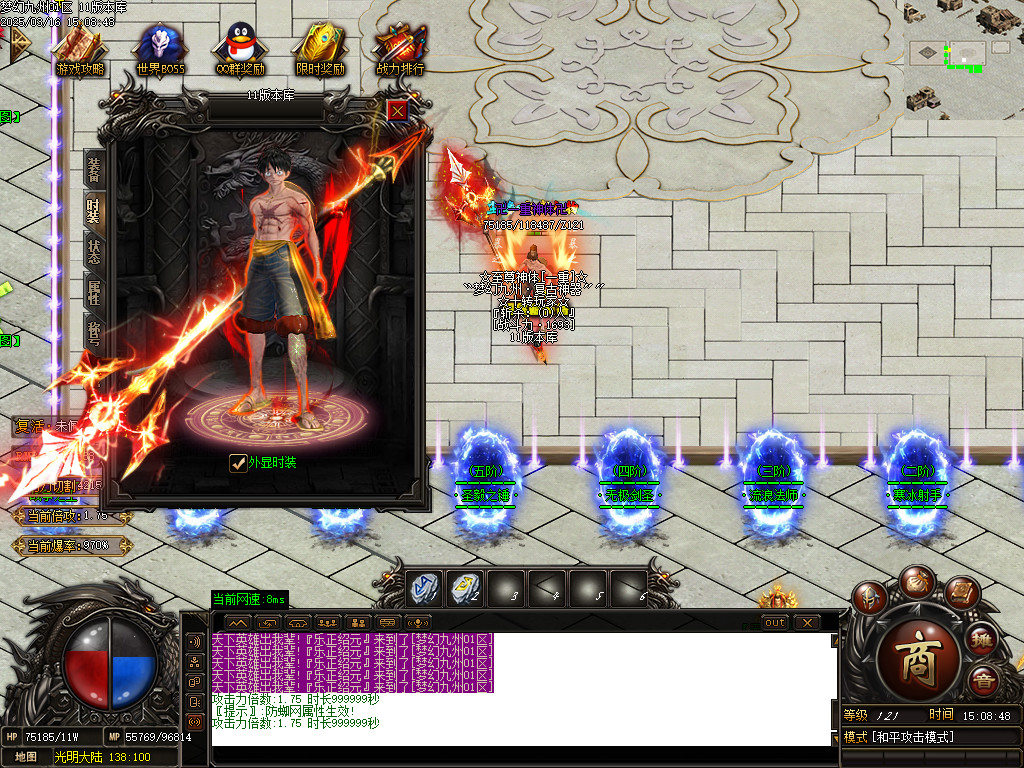
Task: Open the skill book button
Action: (960, 594)
